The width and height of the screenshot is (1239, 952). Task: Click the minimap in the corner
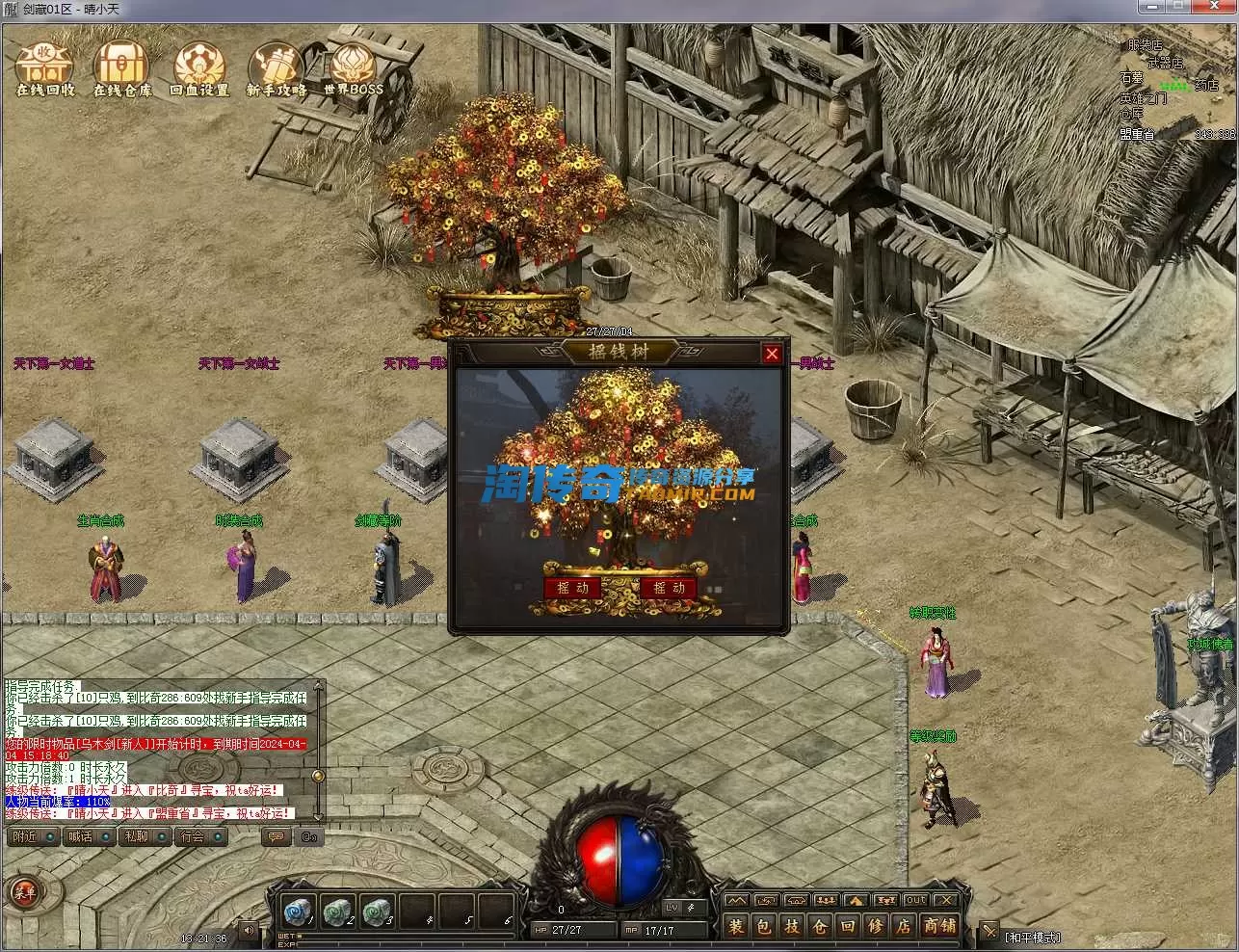[x=1176, y=89]
